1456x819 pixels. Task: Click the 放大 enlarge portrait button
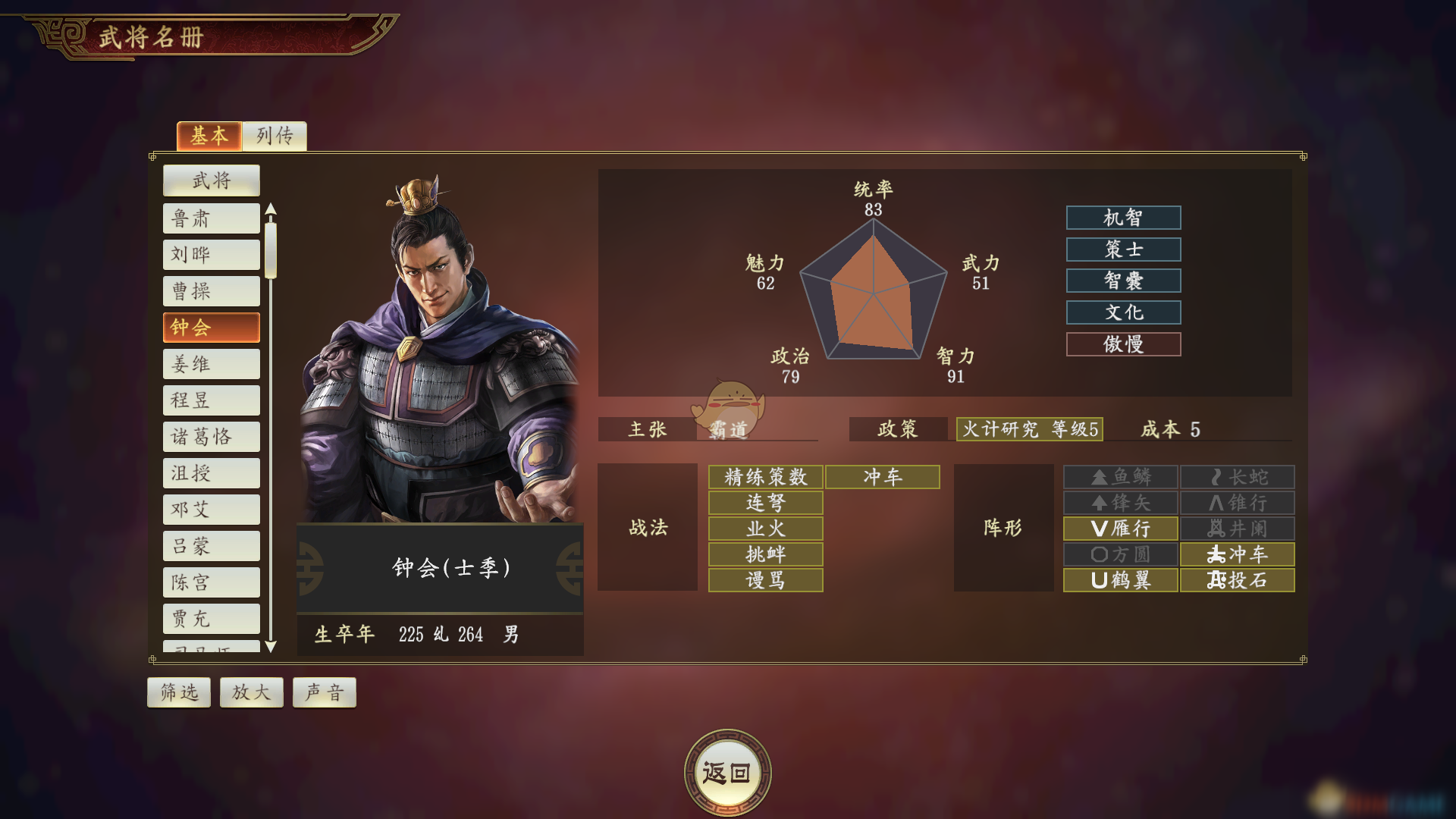point(251,692)
